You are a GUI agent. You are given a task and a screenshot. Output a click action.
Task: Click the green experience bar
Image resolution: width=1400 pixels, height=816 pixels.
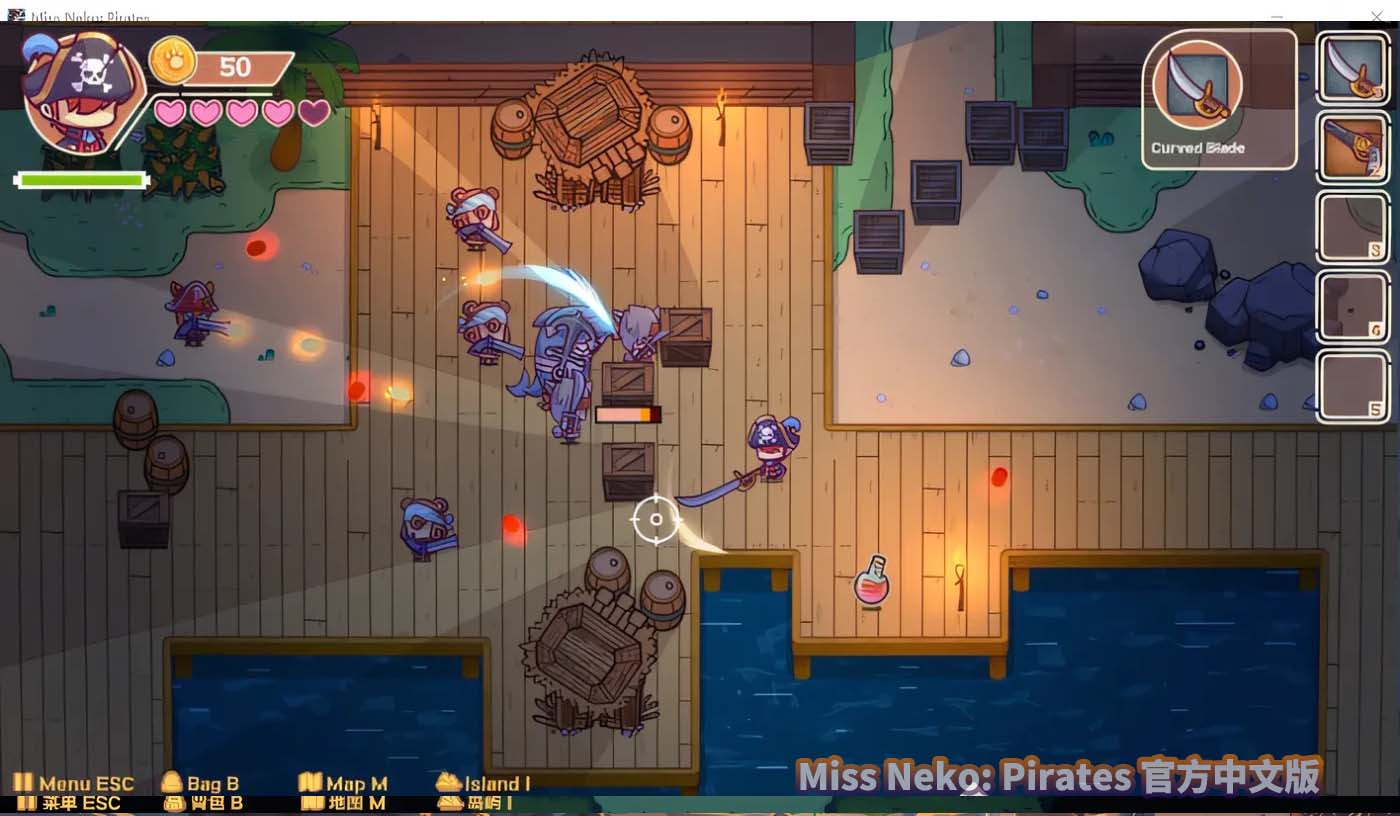[x=80, y=179]
